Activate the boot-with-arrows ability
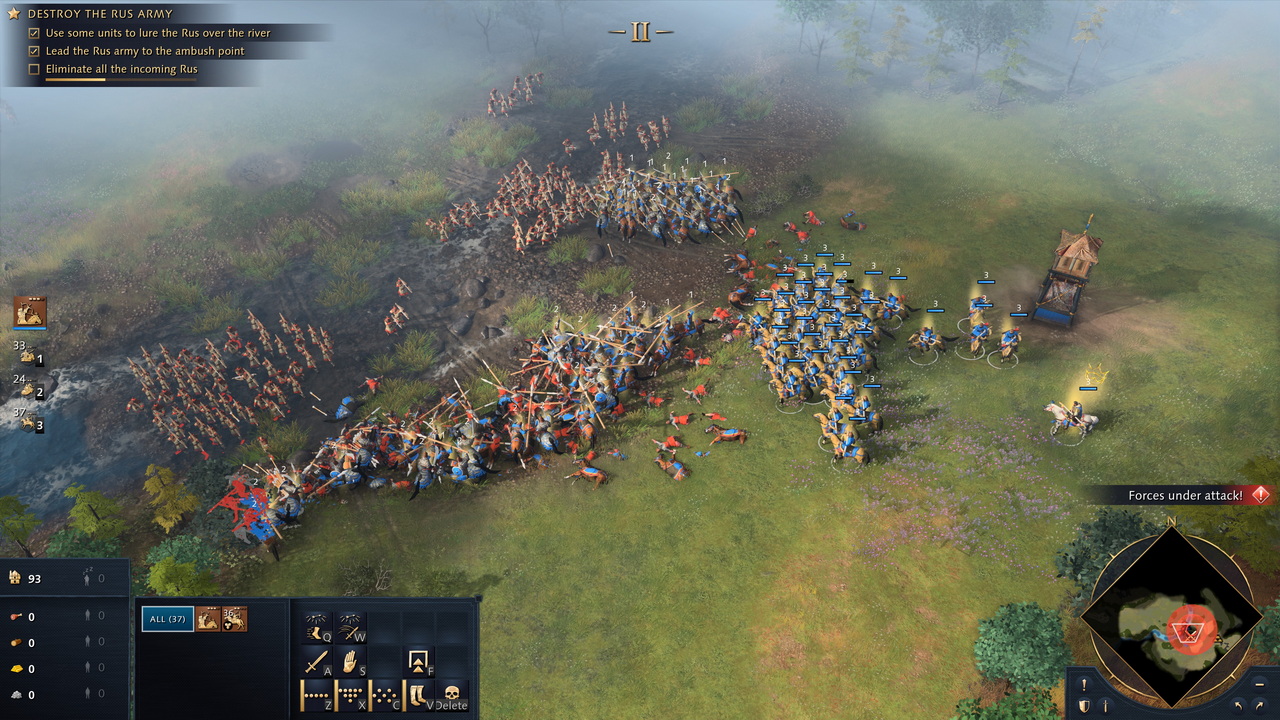This screenshot has height=720, width=1280. pos(317,628)
